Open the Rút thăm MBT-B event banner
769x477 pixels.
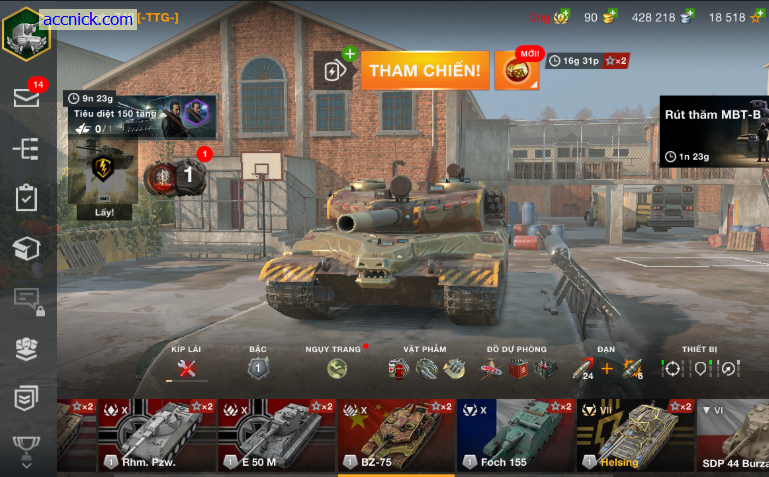click(713, 132)
